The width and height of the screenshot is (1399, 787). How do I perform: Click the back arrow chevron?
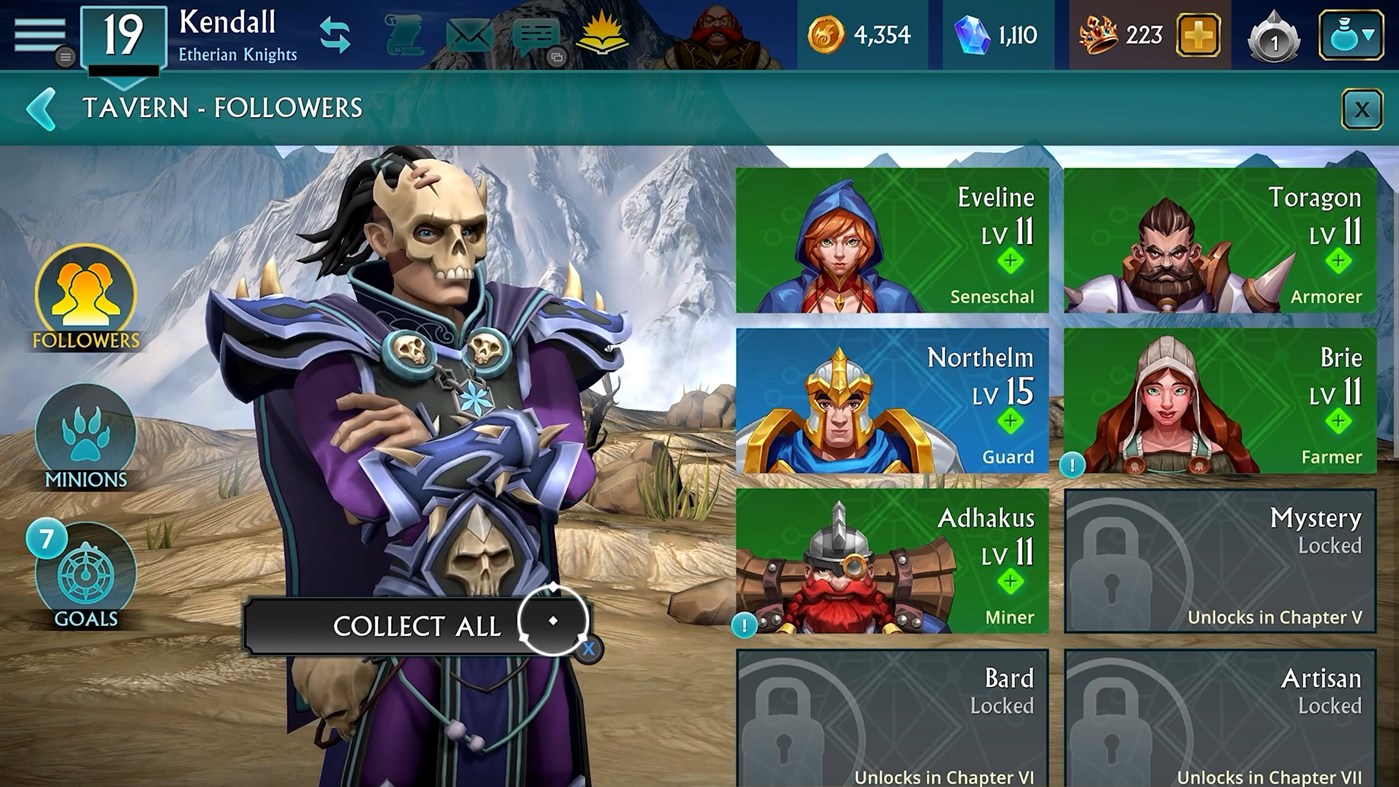40,108
